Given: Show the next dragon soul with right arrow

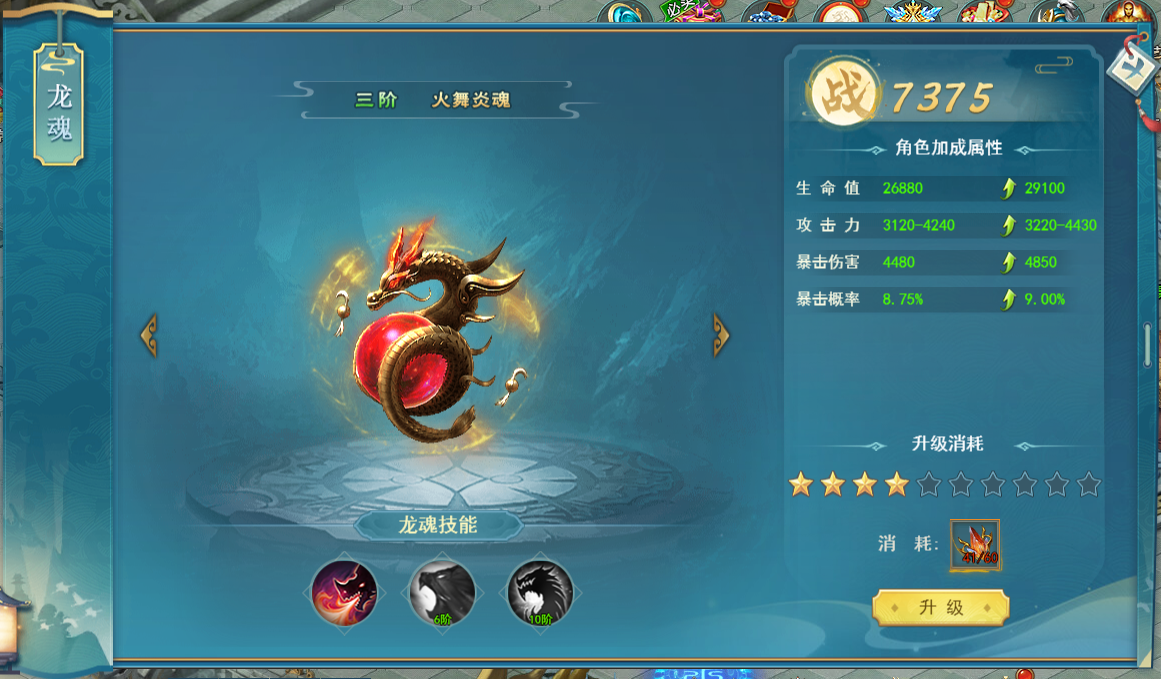Looking at the screenshot, I should point(720,335).
